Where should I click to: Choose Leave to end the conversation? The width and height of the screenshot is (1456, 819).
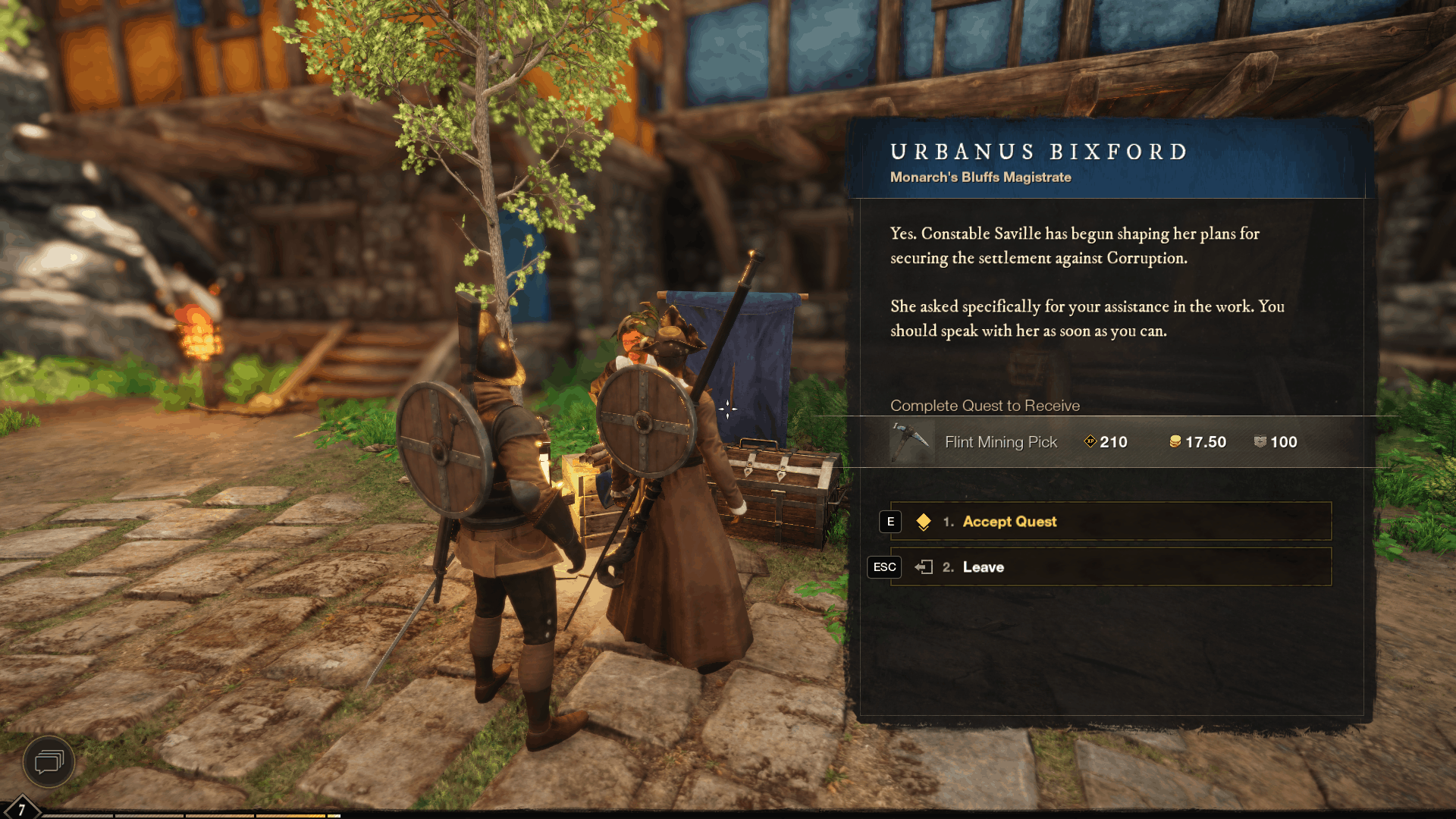(x=983, y=566)
